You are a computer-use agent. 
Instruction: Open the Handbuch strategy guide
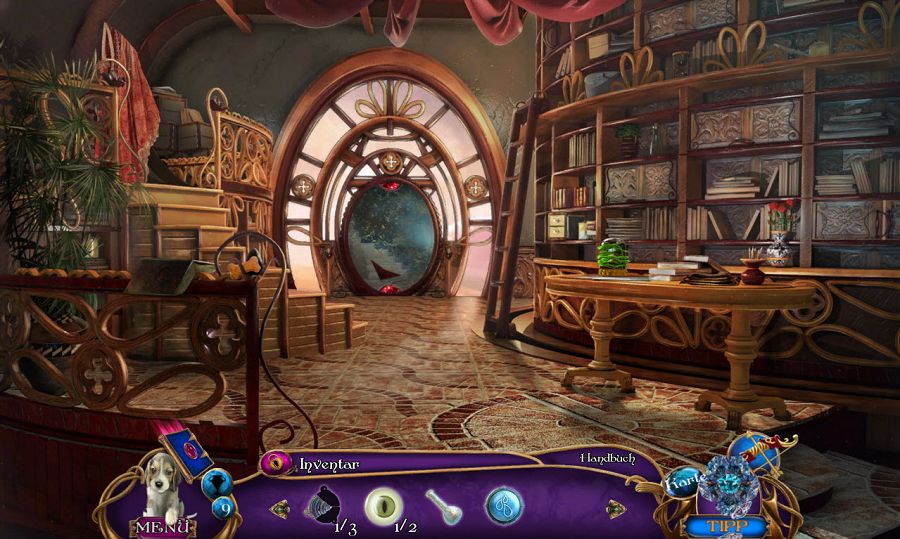[x=603, y=458]
